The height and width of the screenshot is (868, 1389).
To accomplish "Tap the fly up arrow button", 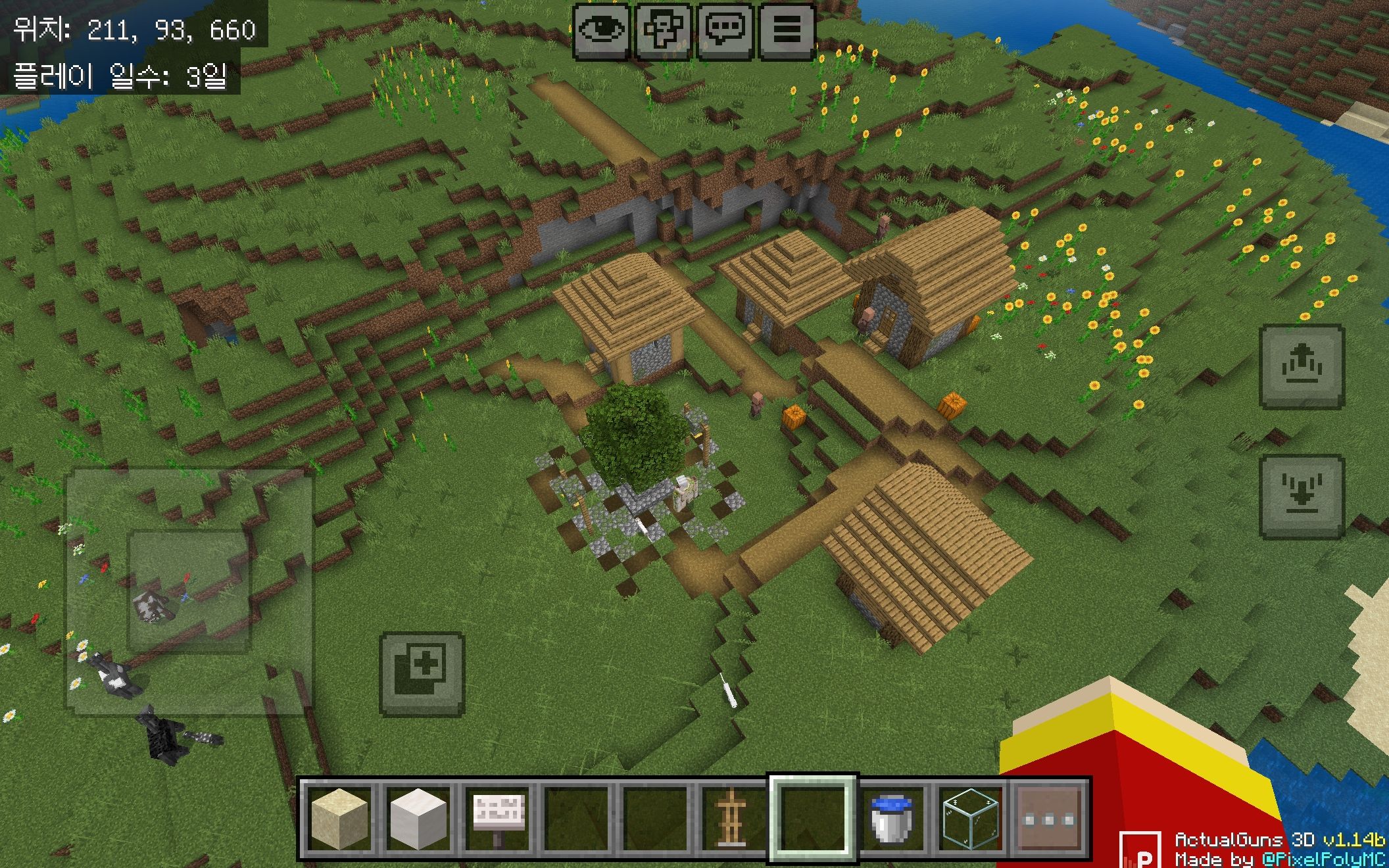I will pos(1301,367).
